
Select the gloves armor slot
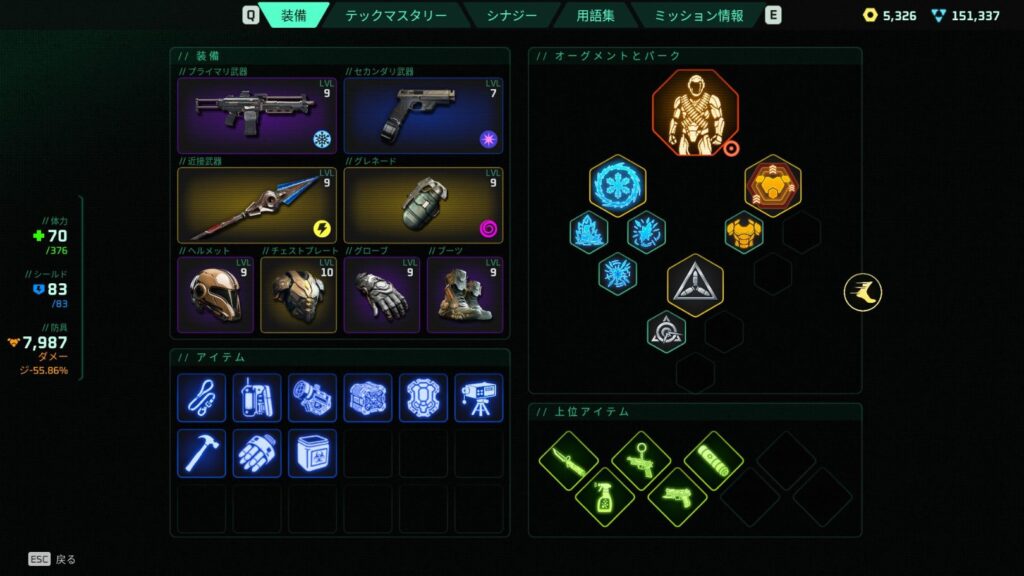(381, 295)
